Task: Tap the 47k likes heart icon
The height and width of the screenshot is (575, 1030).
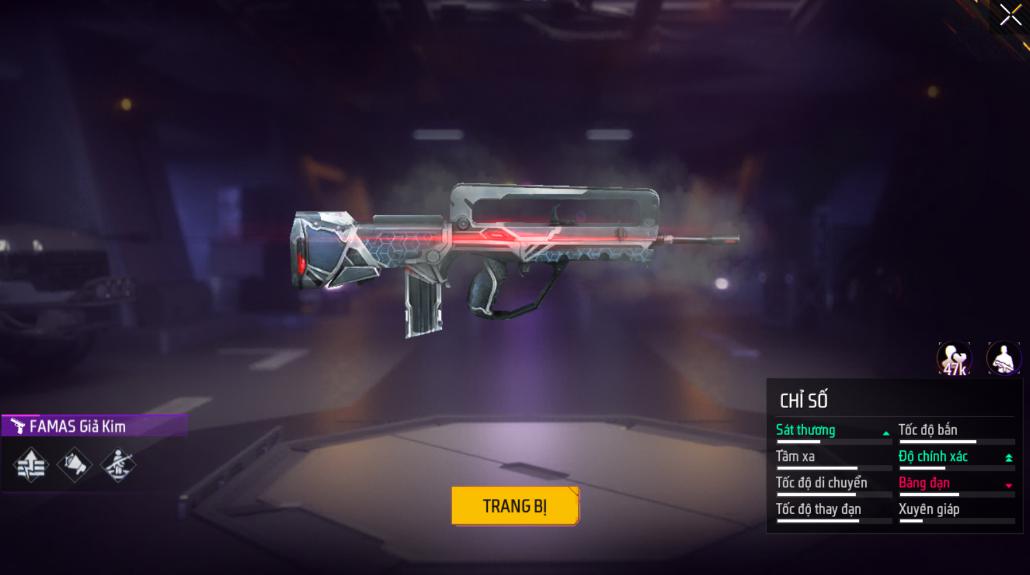Action: 953,359
